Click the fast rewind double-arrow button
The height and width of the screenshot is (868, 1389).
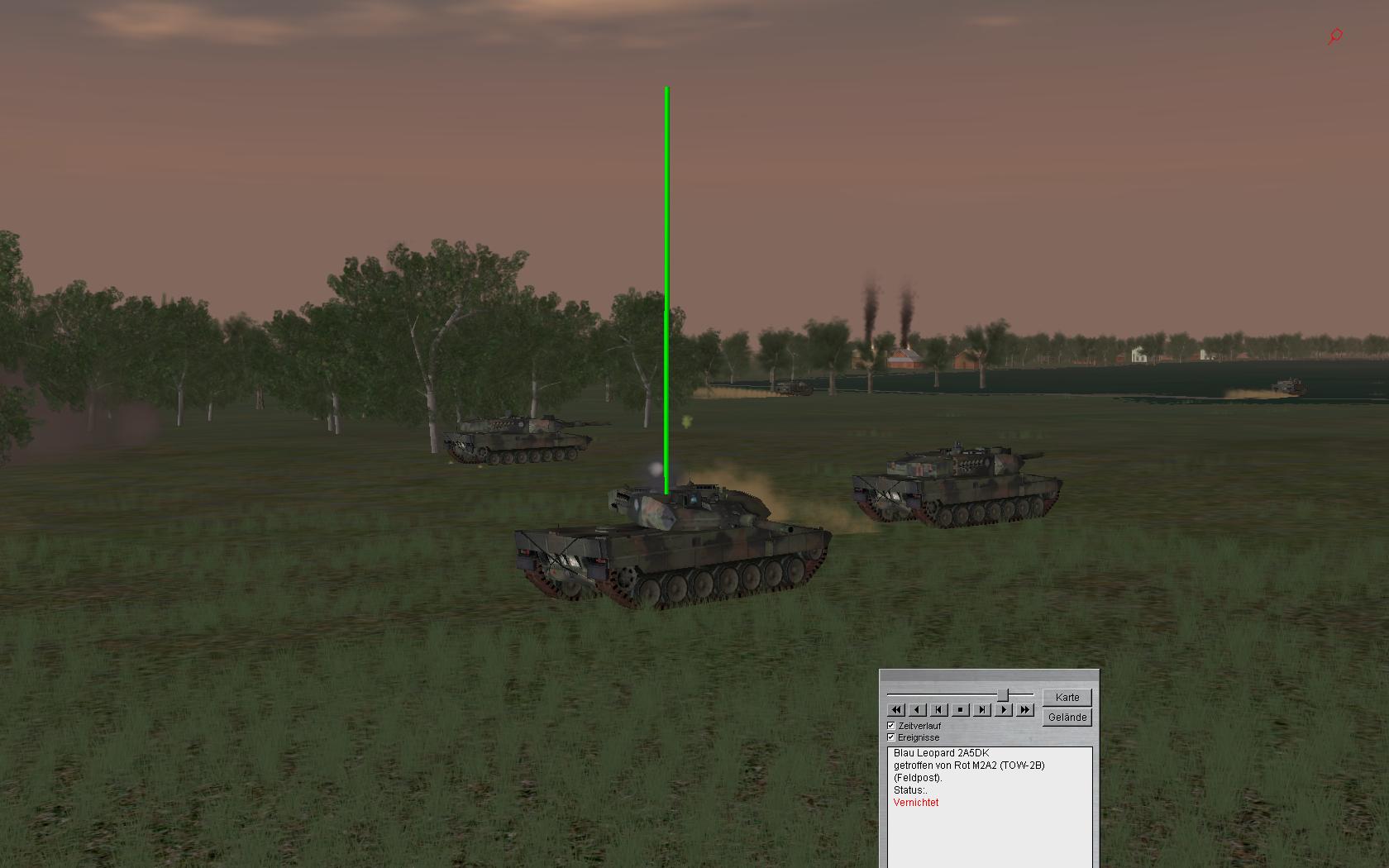pyautogui.click(x=896, y=709)
